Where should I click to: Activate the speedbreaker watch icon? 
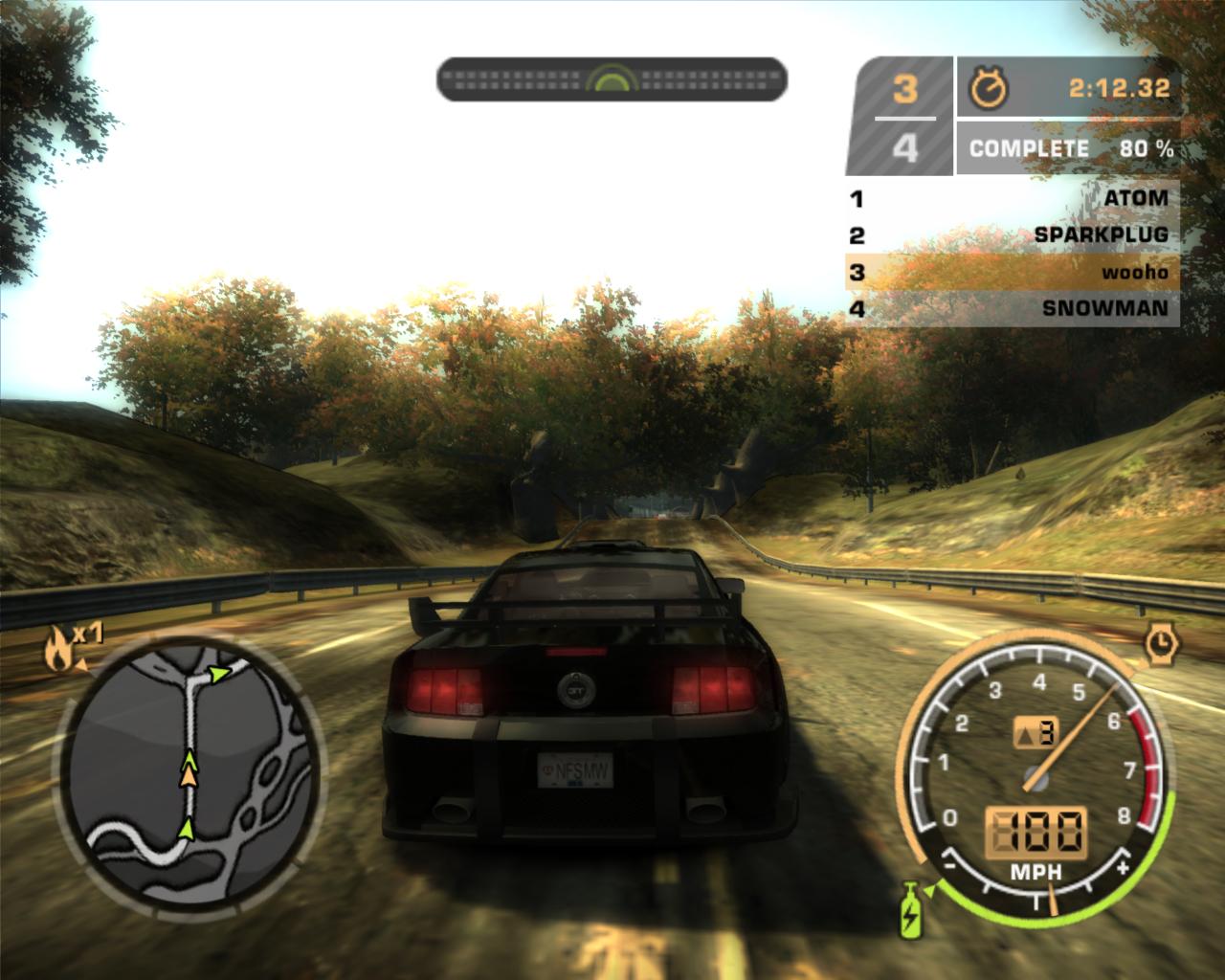point(1162,643)
